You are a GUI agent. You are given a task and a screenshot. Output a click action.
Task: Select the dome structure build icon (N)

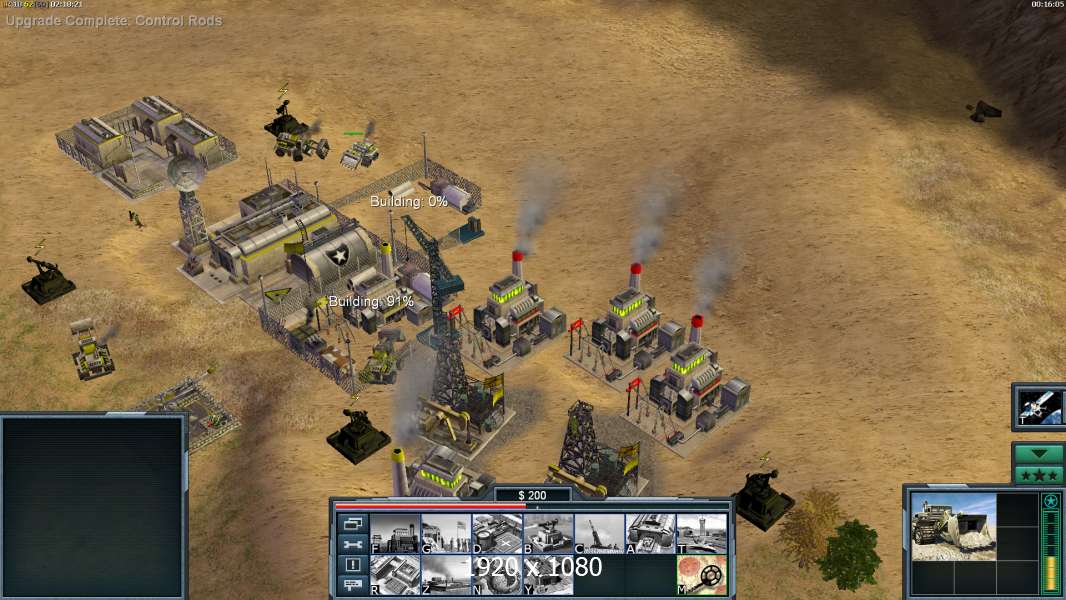click(x=497, y=575)
